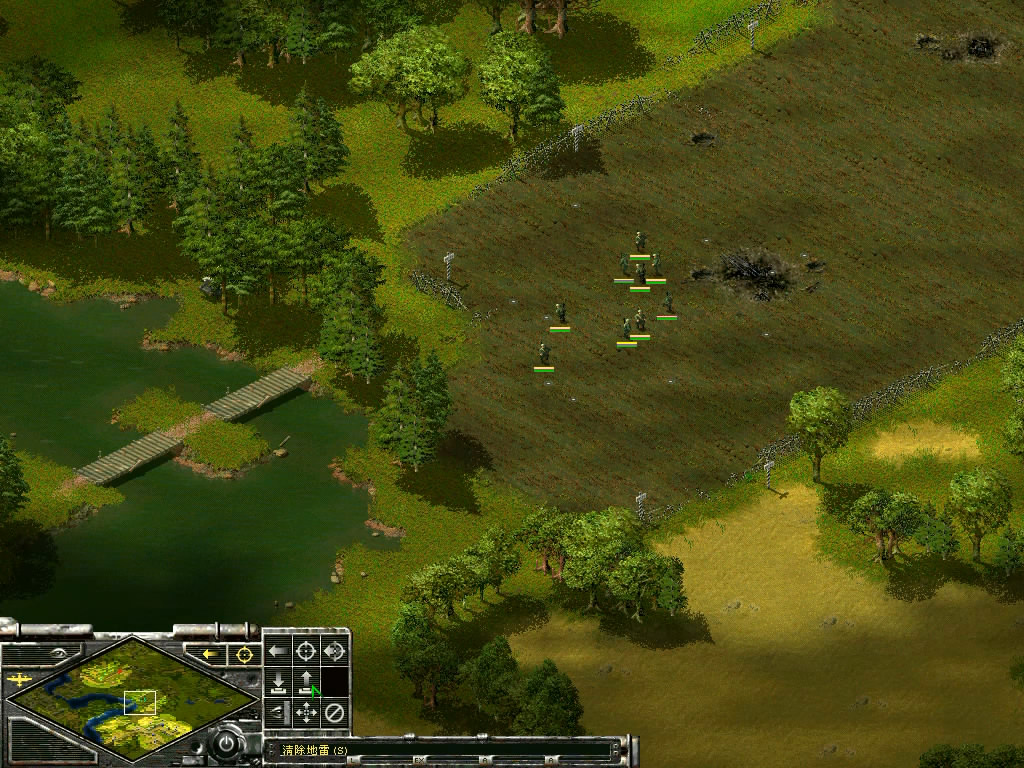Activate the yellow crosshair target button
The width and height of the screenshot is (1024, 768).
click(243, 655)
